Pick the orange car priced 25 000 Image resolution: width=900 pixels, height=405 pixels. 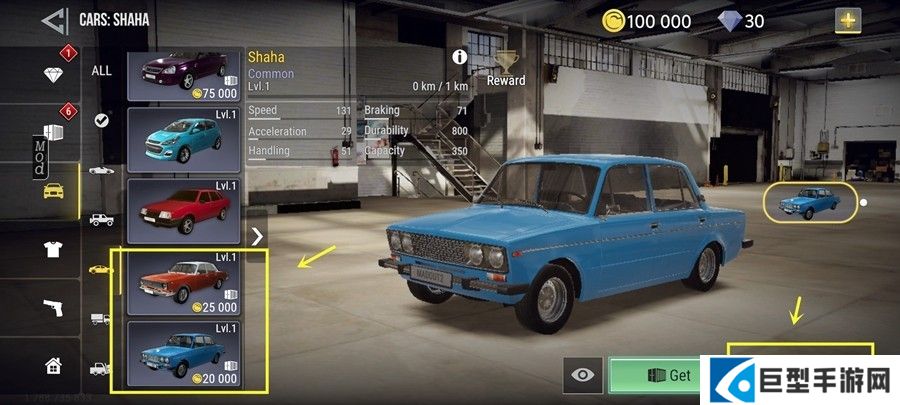(185, 282)
